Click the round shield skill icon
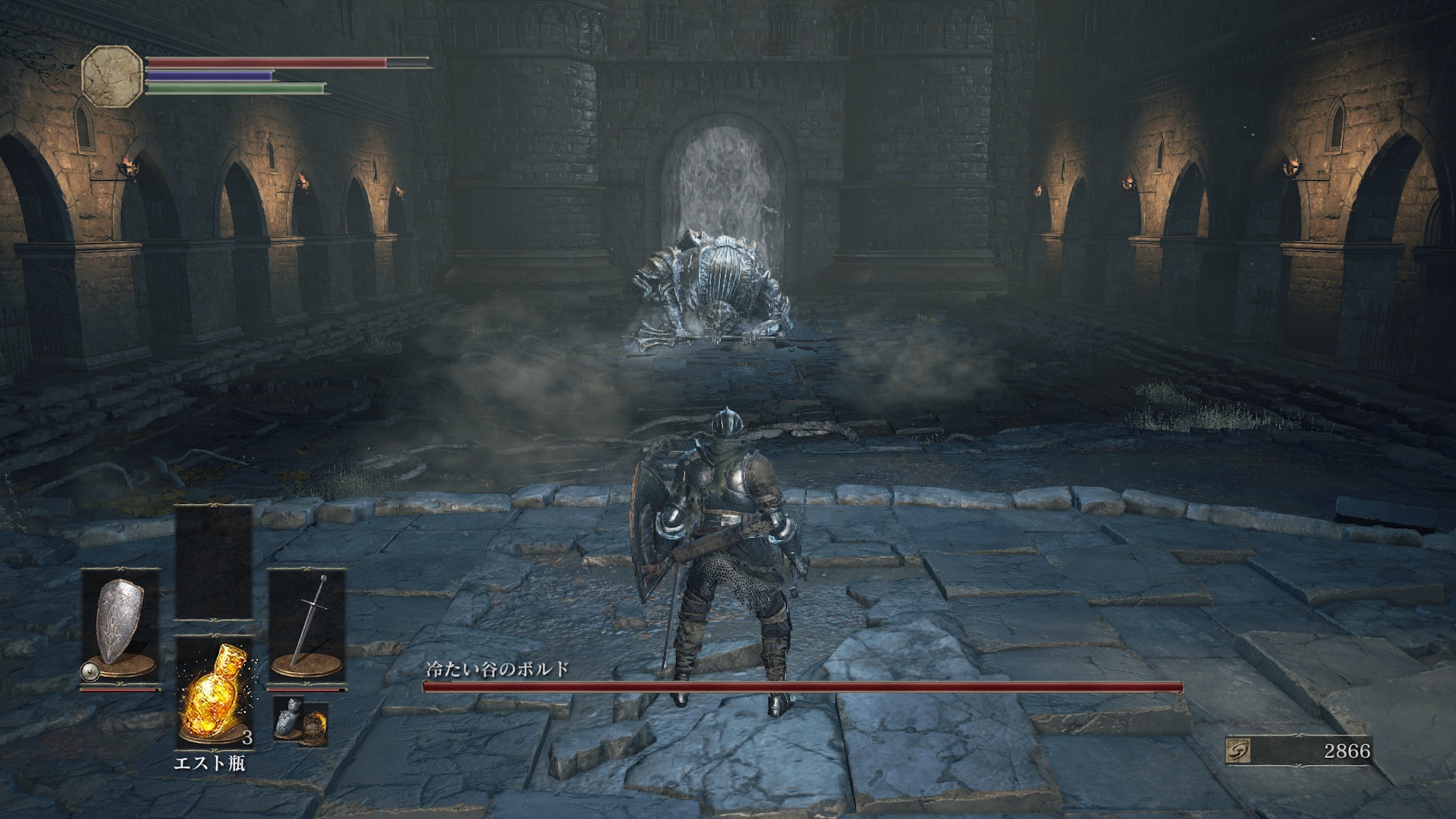The image size is (1456, 819). 89,670
